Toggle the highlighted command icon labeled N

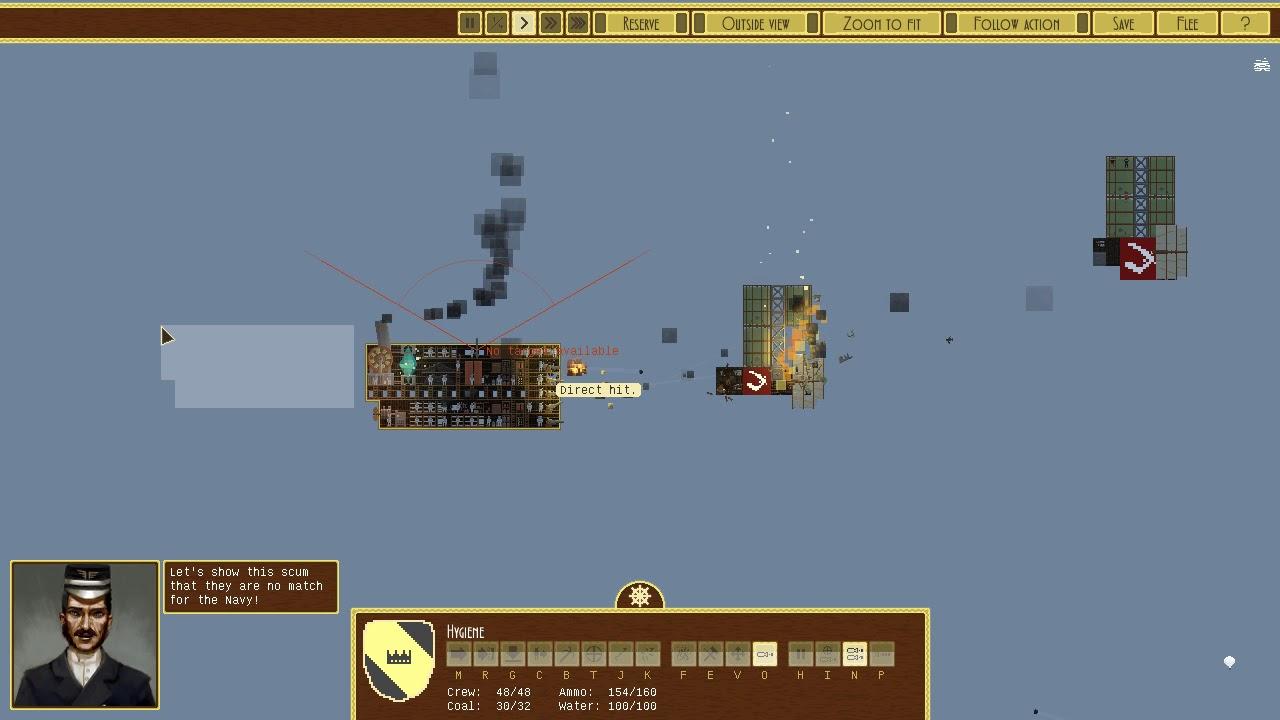[x=854, y=655]
